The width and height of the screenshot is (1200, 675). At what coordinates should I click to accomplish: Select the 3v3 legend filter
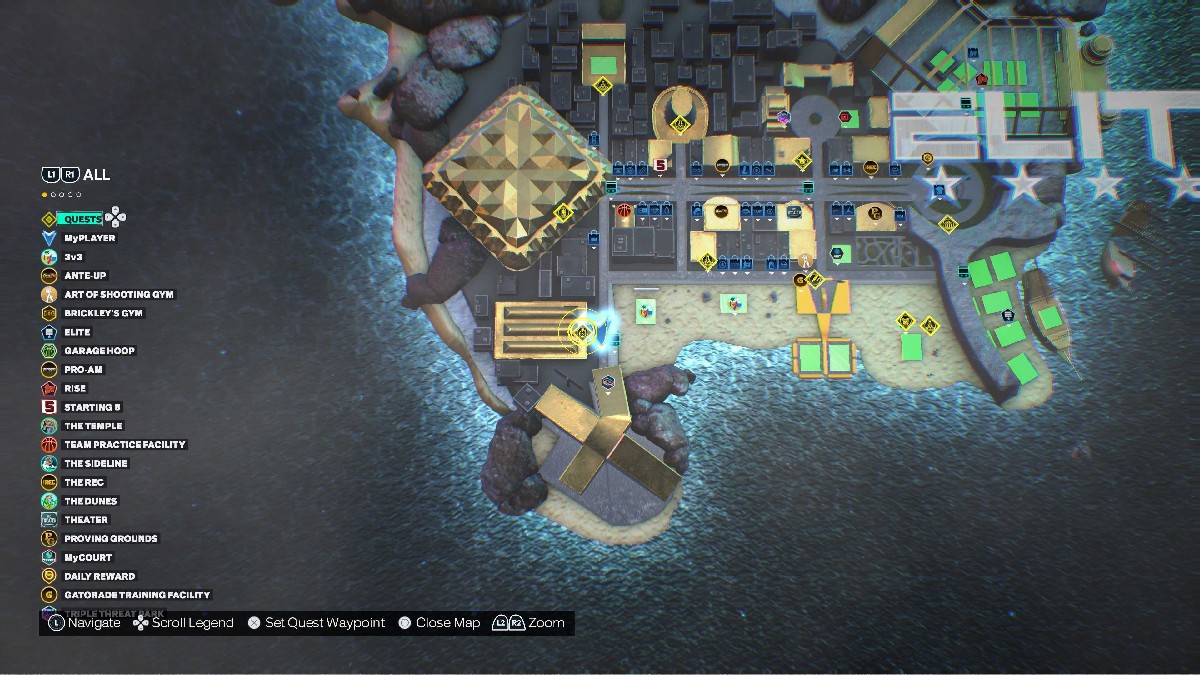click(73, 257)
